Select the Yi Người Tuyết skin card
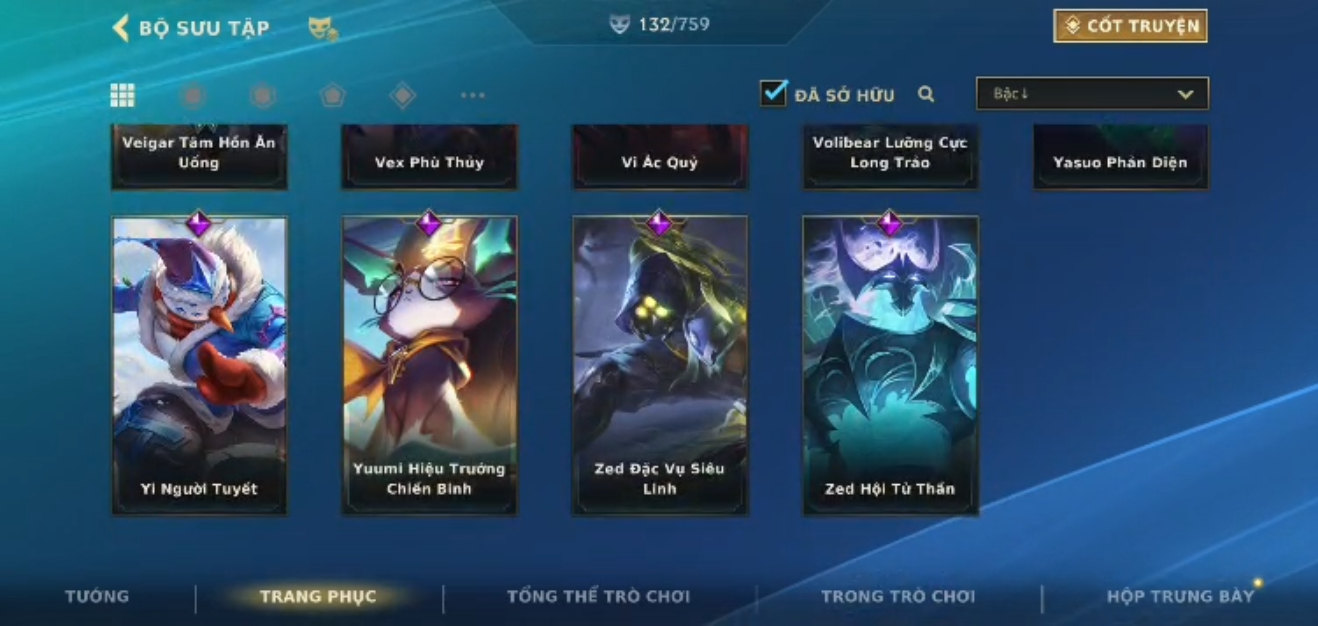Screen dimensions: 1318x626 (x=199, y=365)
